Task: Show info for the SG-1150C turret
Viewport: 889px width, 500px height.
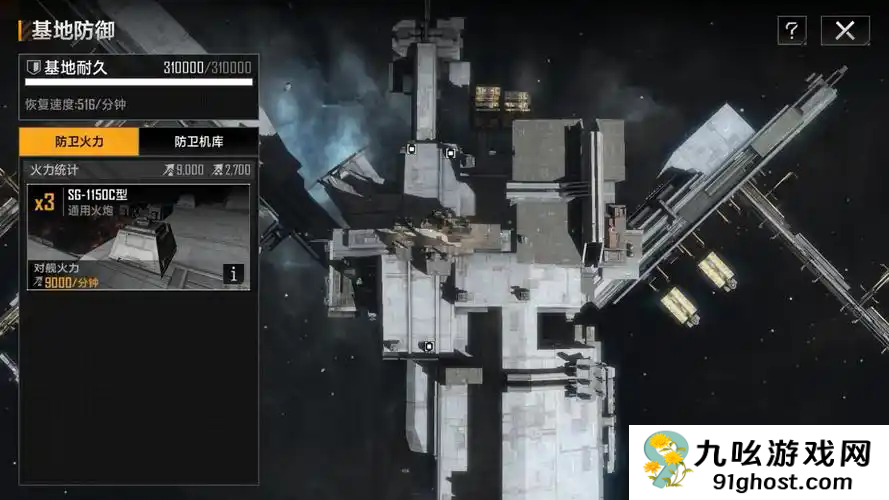Action: 234,273
